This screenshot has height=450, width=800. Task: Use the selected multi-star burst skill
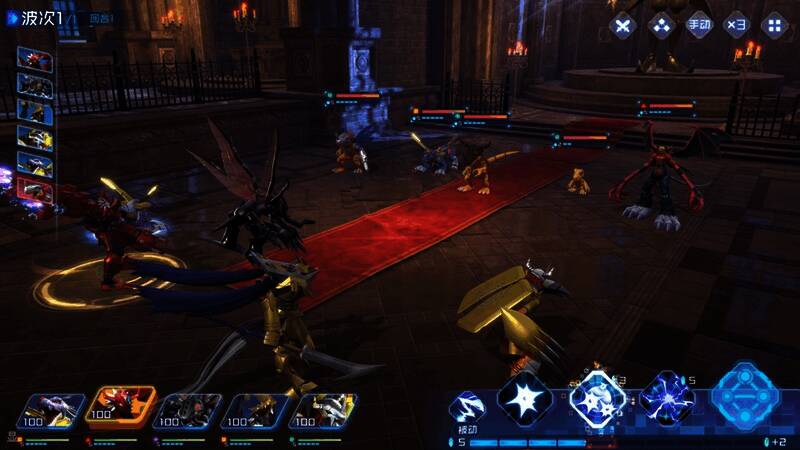(x=598, y=400)
